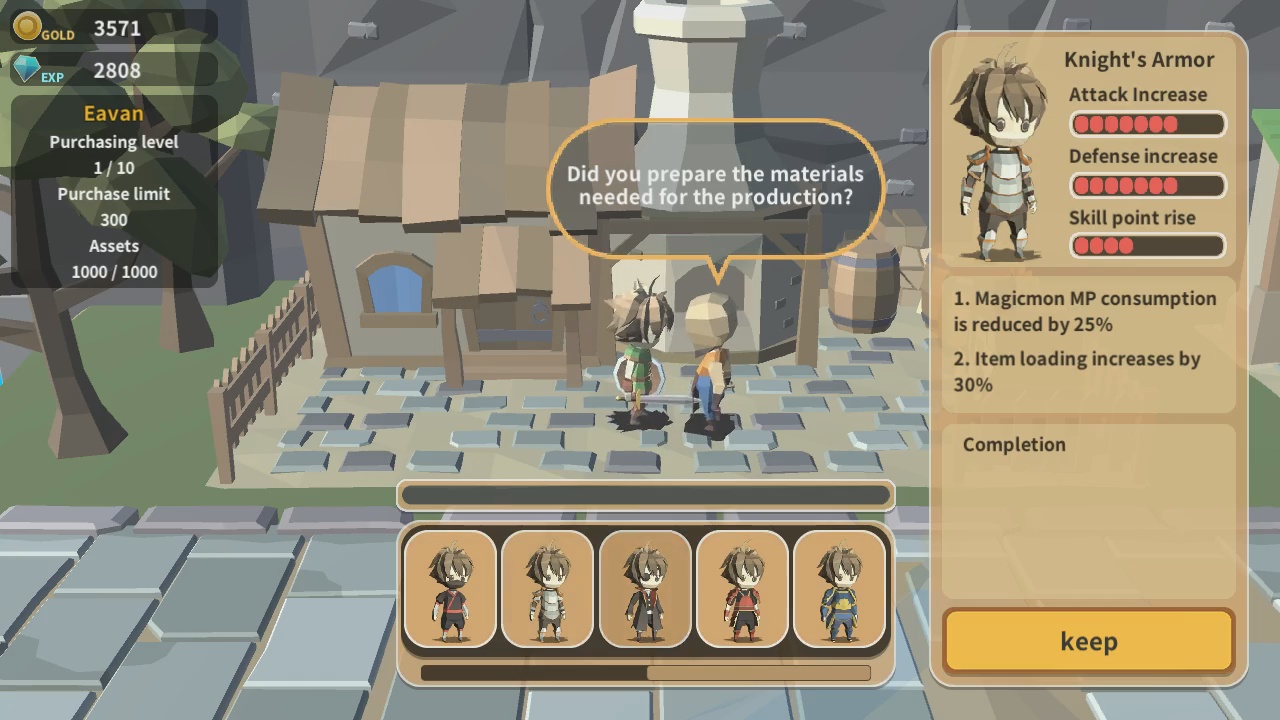Pick the long dark coat outfit

[x=645, y=589]
